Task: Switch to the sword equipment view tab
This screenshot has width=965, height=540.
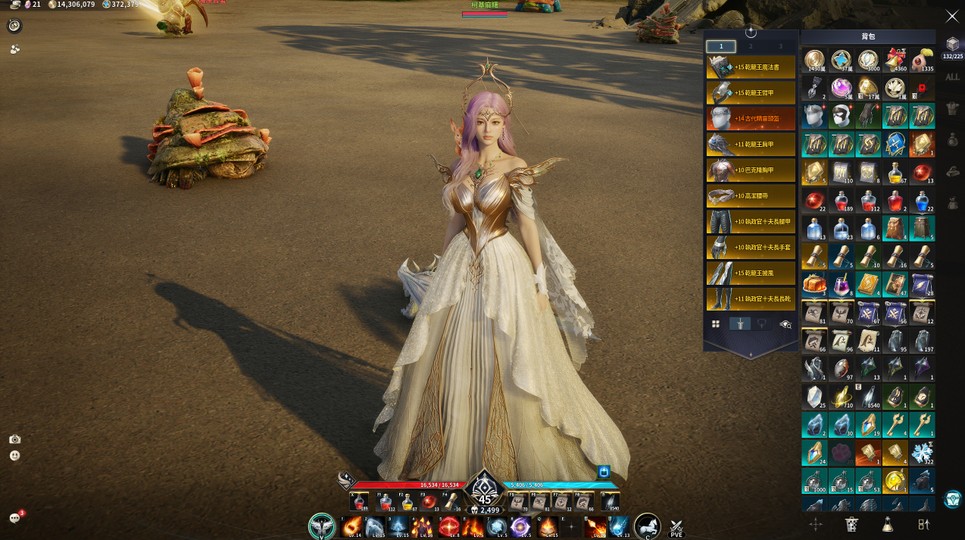Action: tap(740, 324)
